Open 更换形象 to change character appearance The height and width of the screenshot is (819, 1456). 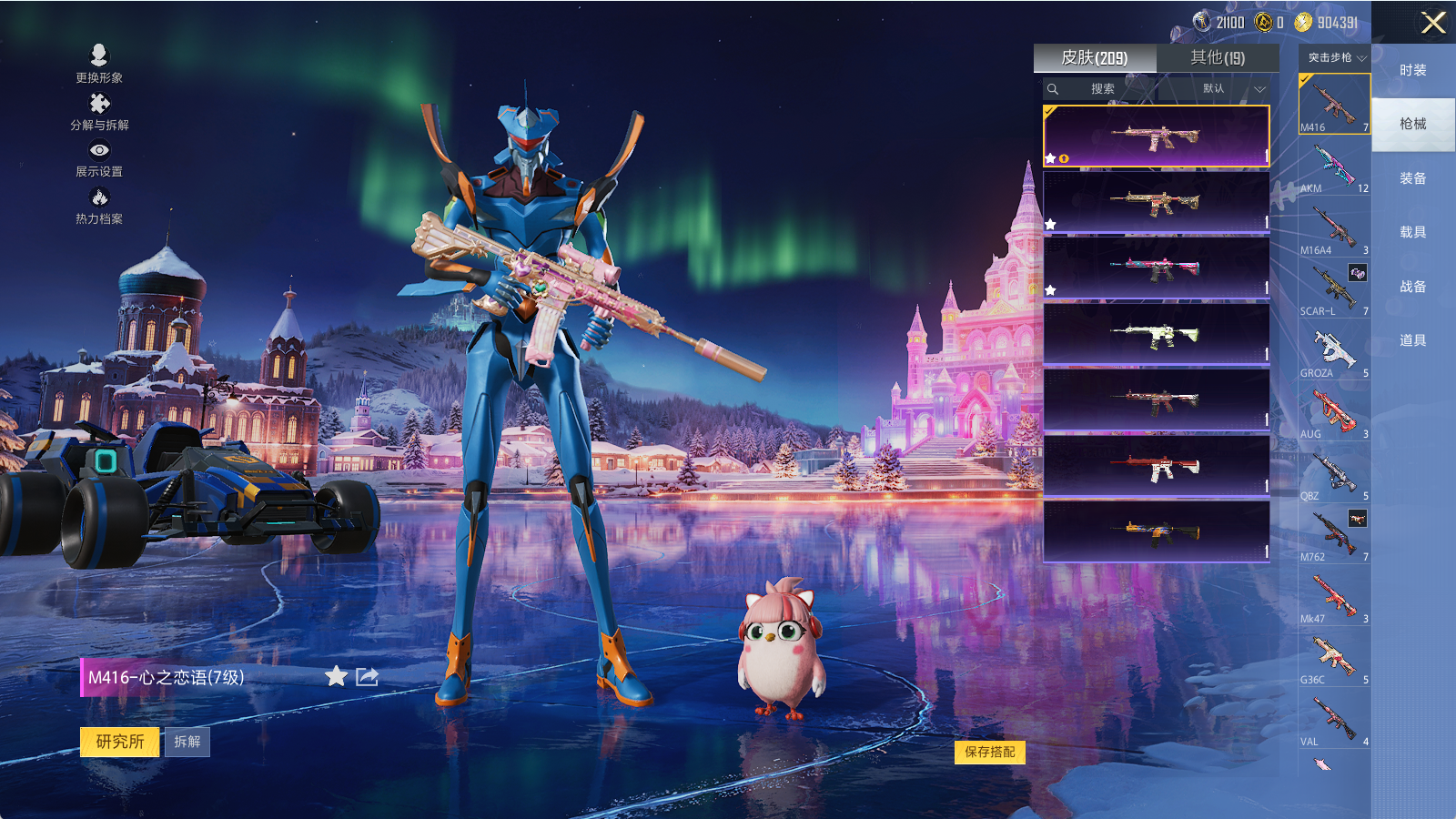click(99, 64)
